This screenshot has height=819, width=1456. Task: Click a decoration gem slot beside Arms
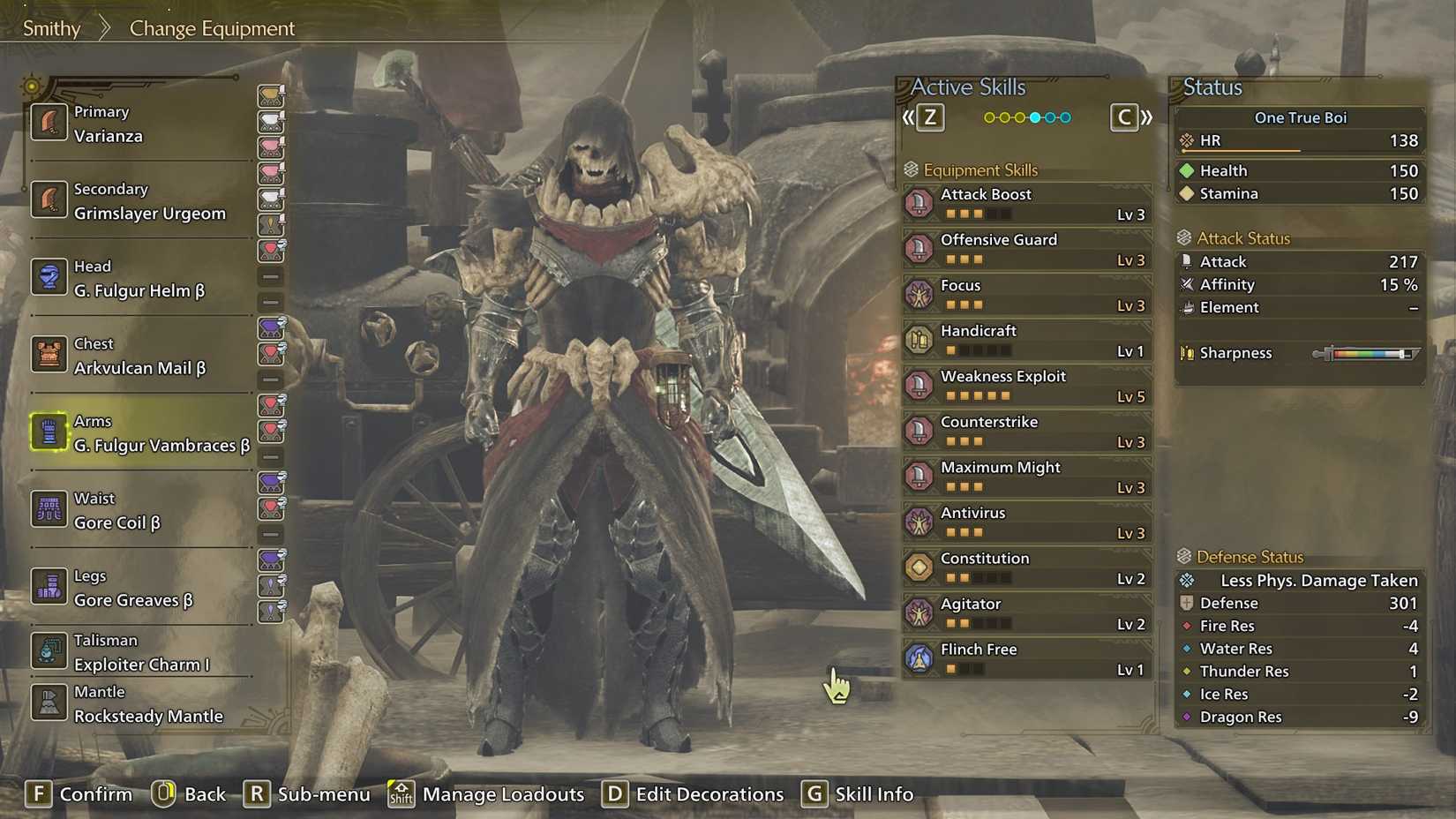click(272, 406)
